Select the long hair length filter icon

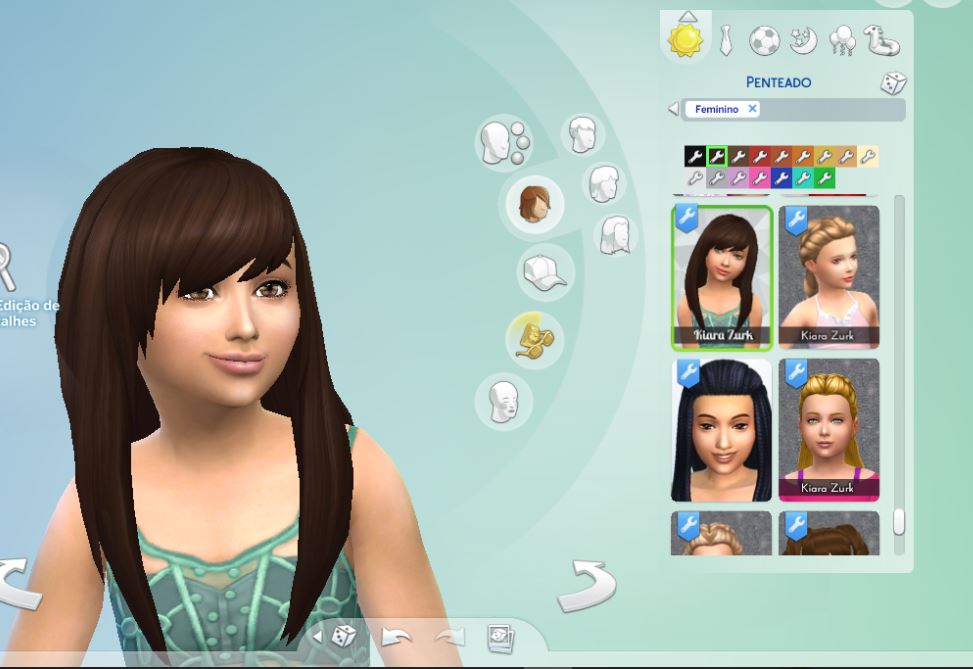coord(617,236)
